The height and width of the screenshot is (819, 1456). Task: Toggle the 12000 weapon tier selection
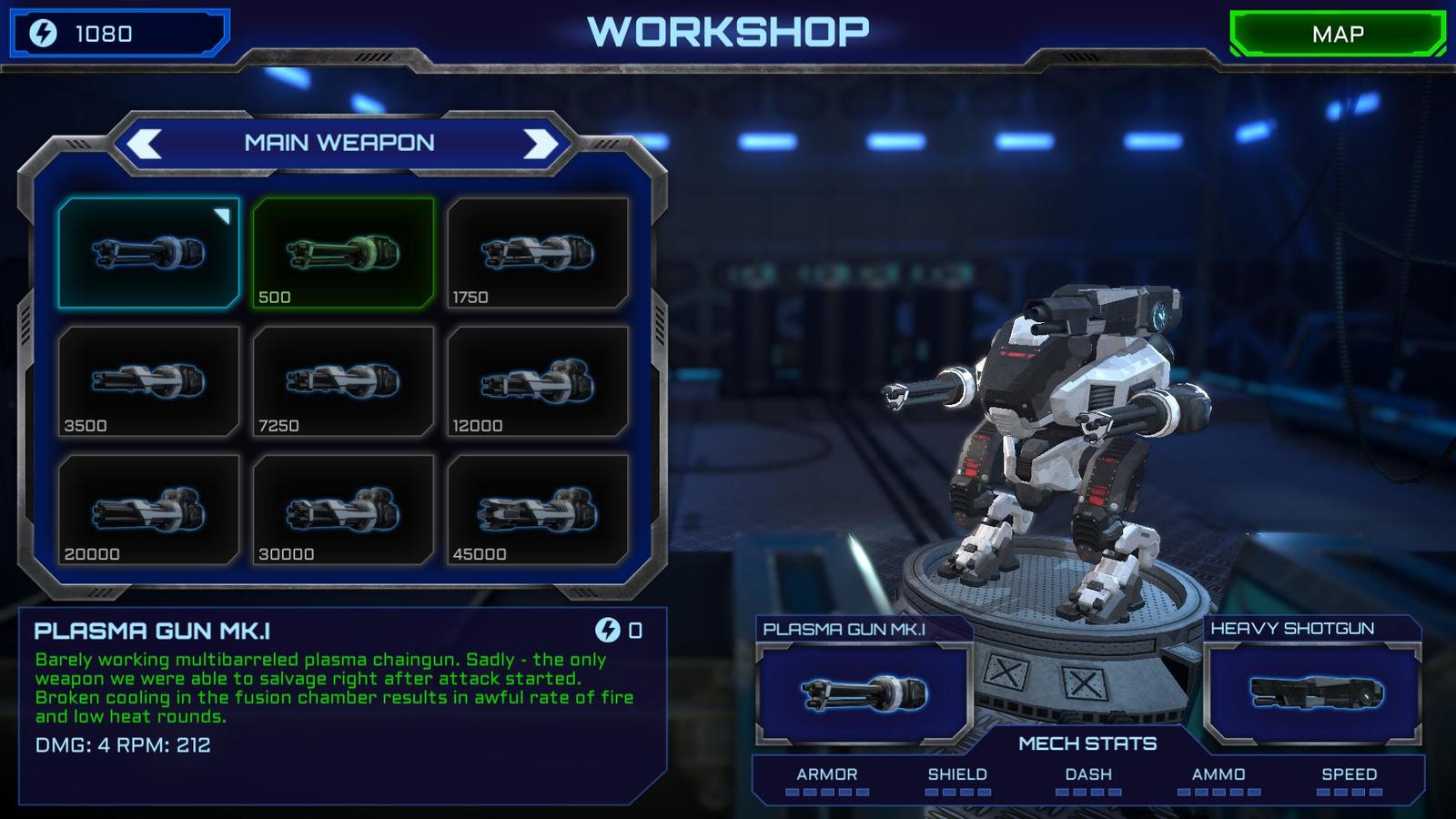(537, 380)
